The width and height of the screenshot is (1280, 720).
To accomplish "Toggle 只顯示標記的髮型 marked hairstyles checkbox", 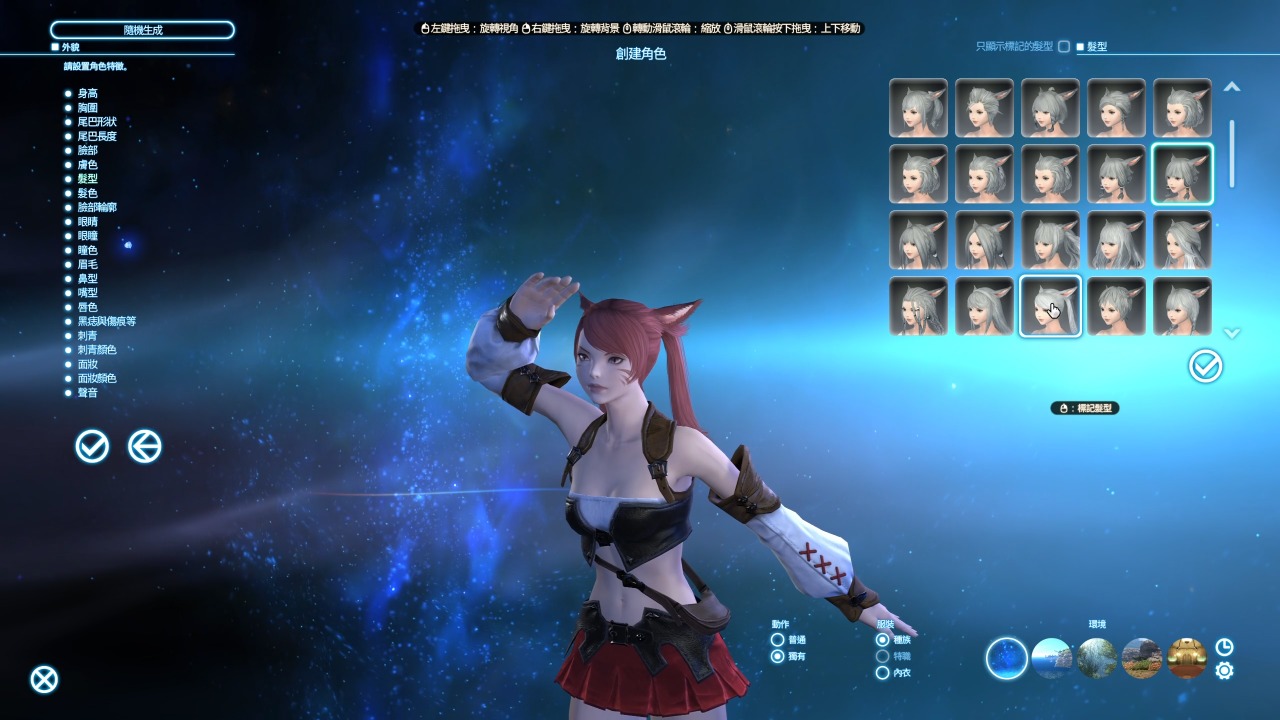I will 1064,47.
